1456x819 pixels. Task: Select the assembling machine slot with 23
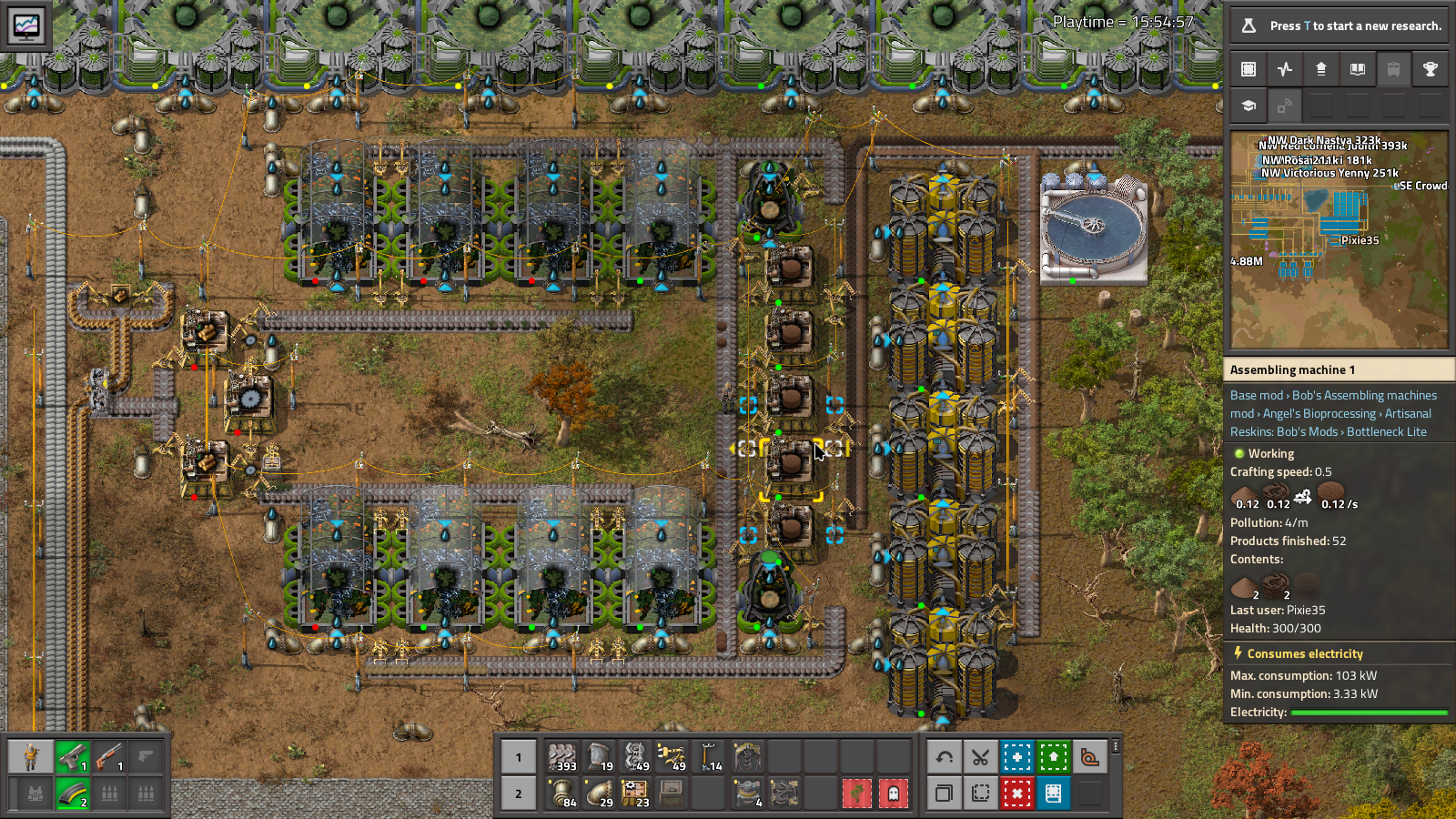pos(635,794)
